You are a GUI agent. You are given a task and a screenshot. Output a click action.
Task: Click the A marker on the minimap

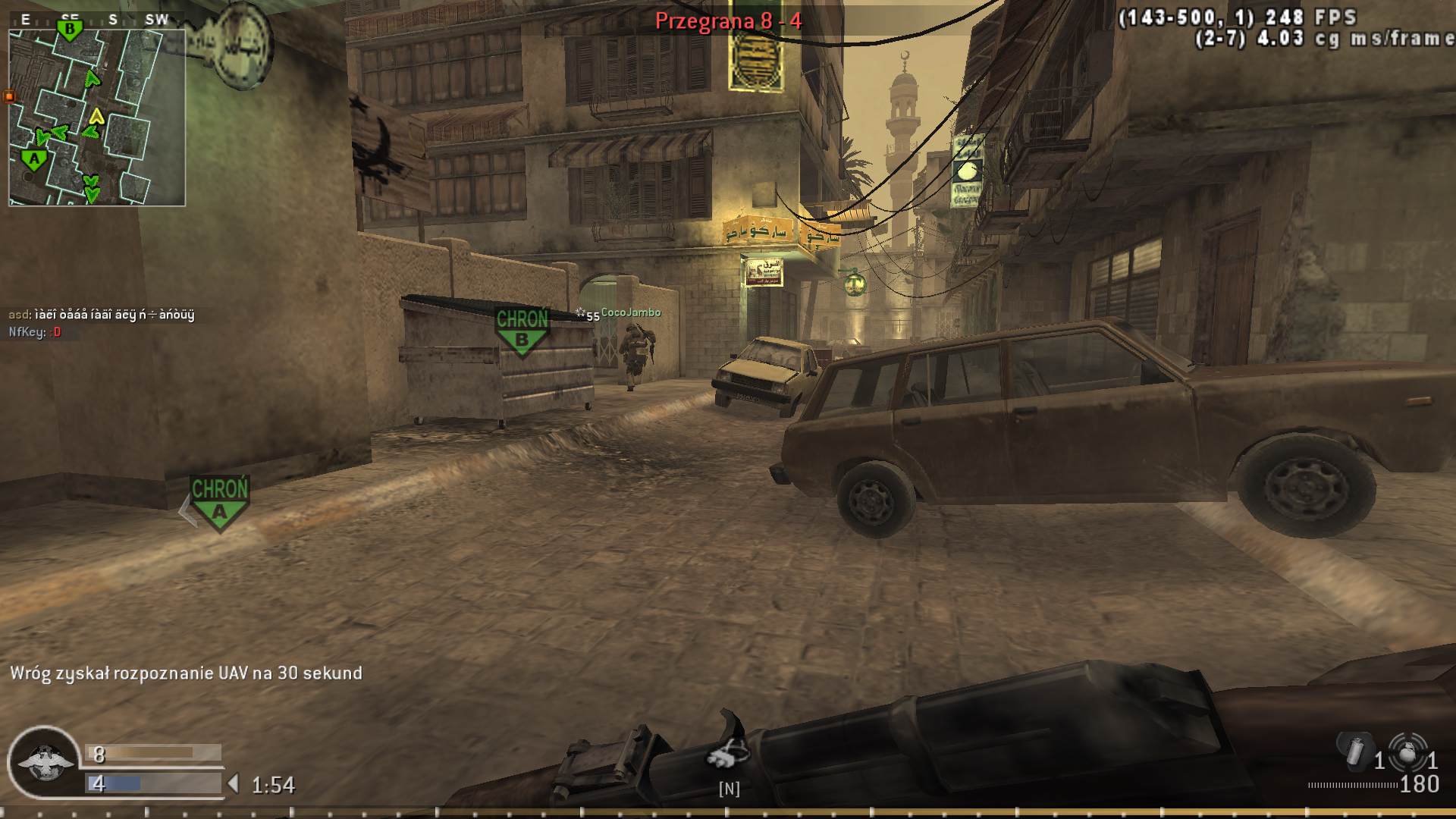tap(34, 157)
